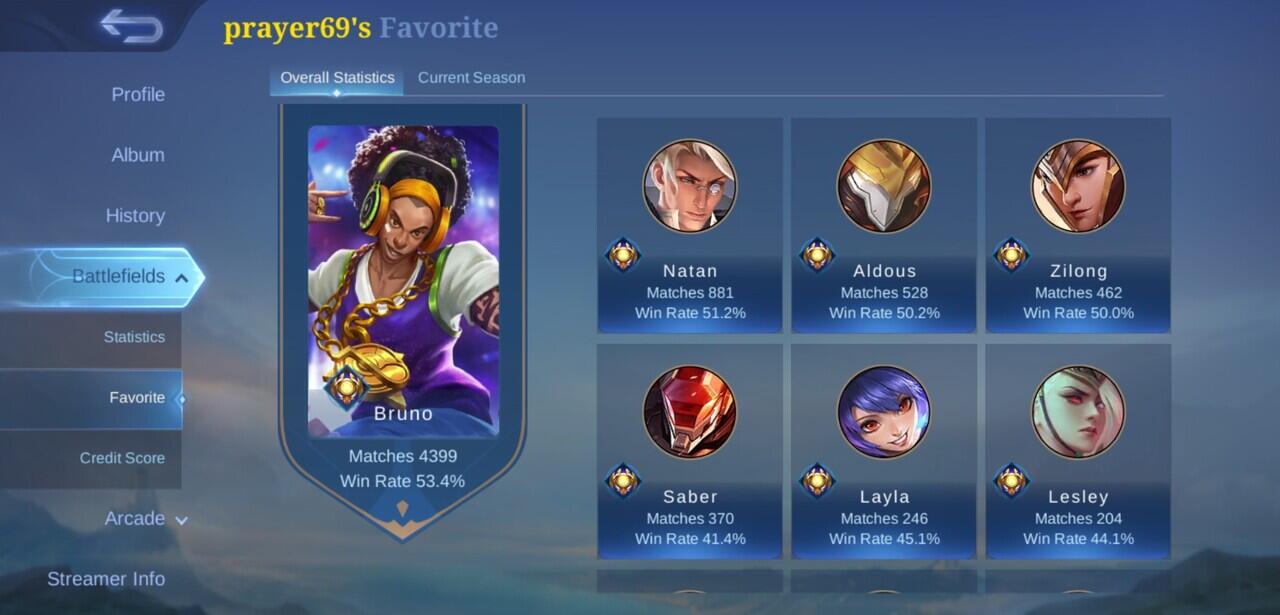View the match History page
The height and width of the screenshot is (615, 1280).
(135, 215)
